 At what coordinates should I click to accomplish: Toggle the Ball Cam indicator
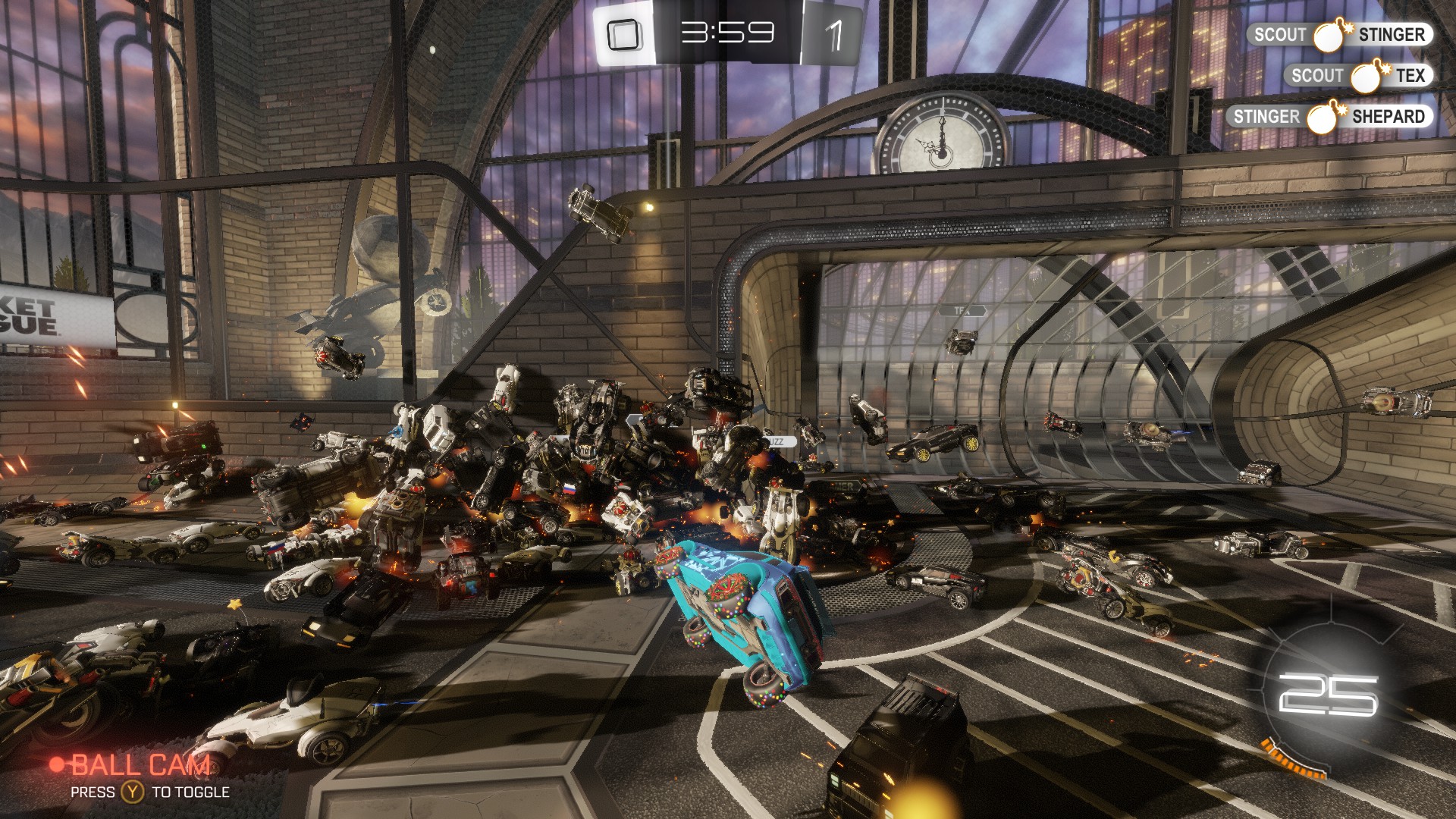point(132,766)
